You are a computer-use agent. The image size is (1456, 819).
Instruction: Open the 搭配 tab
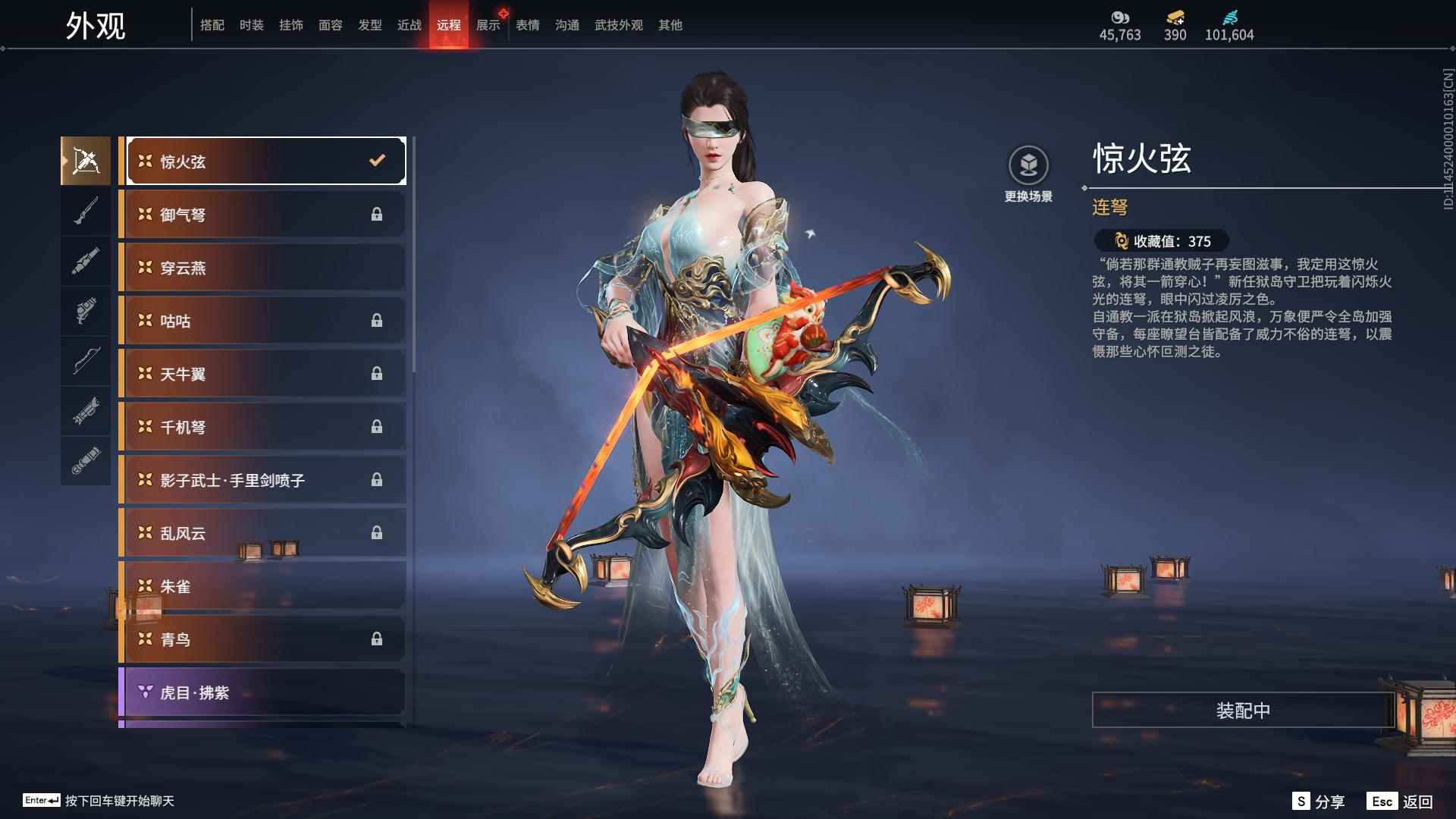coord(212,25)
